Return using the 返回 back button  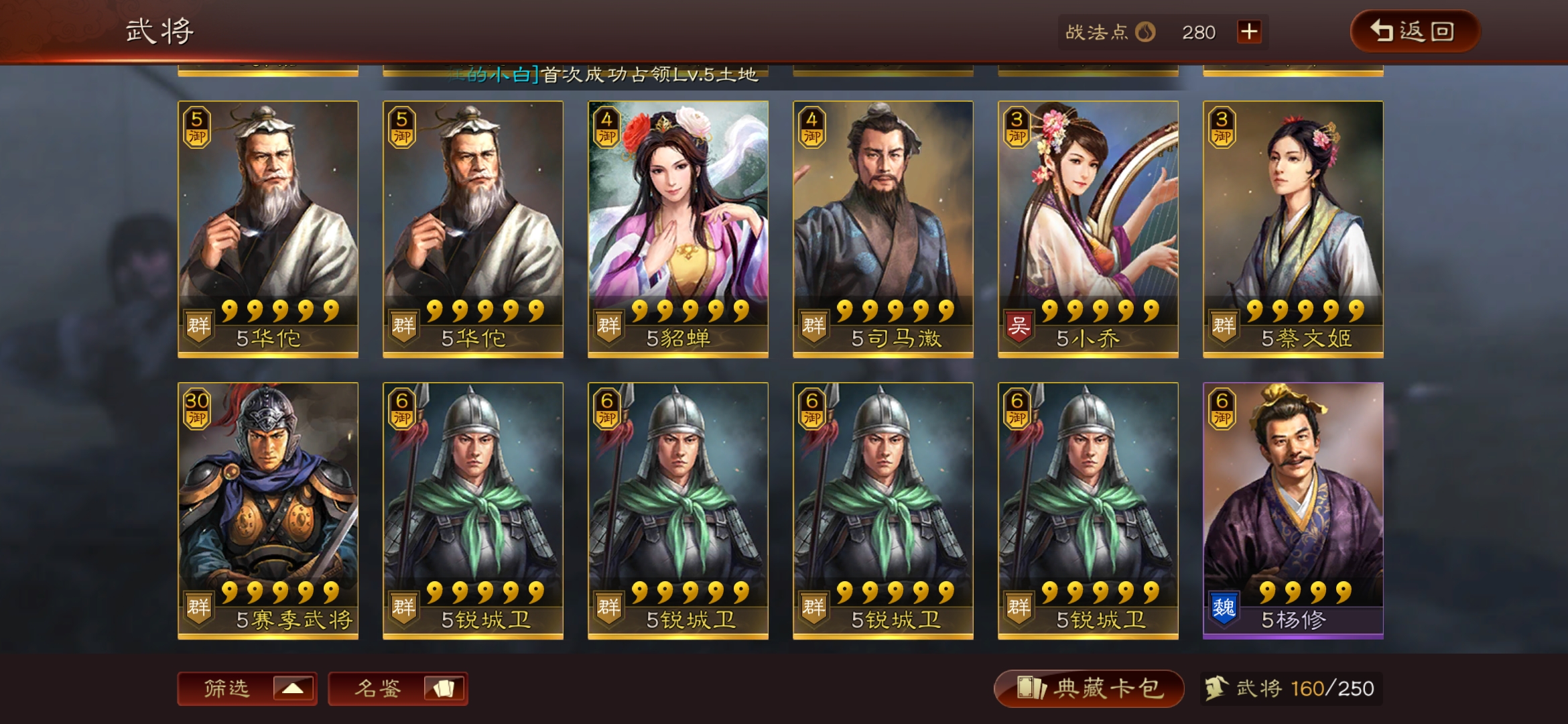tap(1414, 31)
